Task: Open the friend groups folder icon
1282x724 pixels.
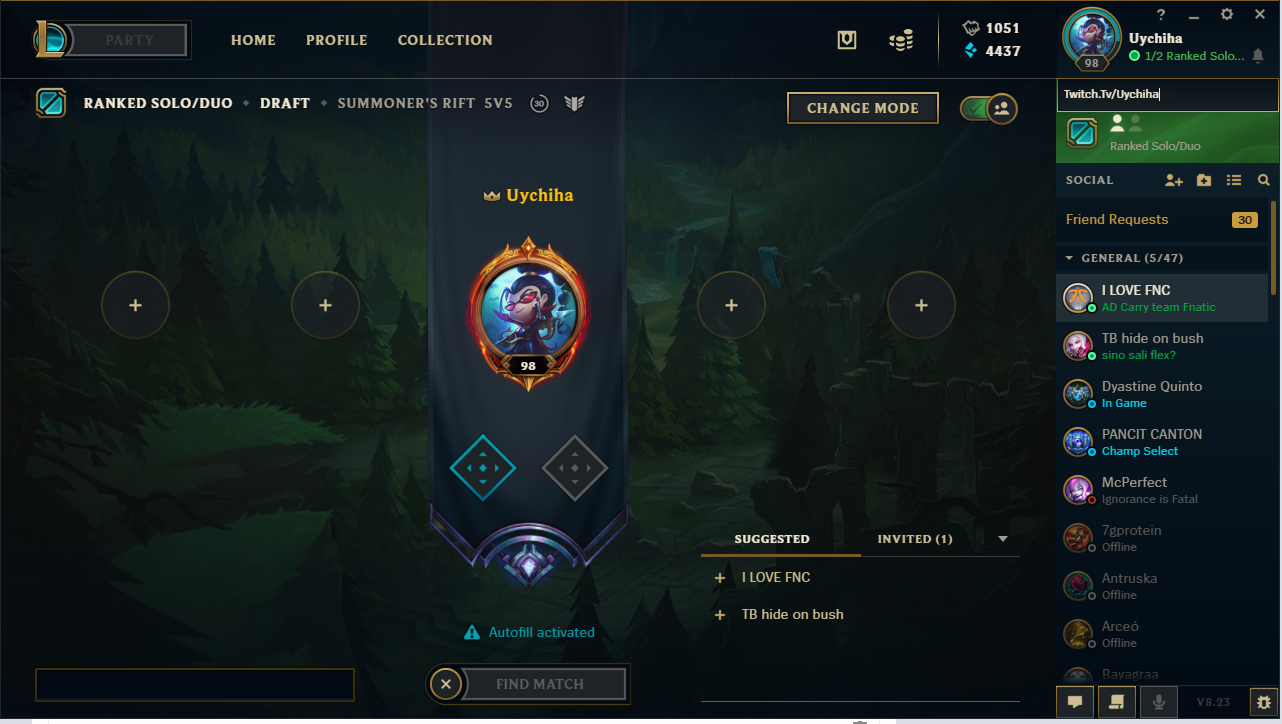Action: pyautogui.click(x=1204, y=180)
